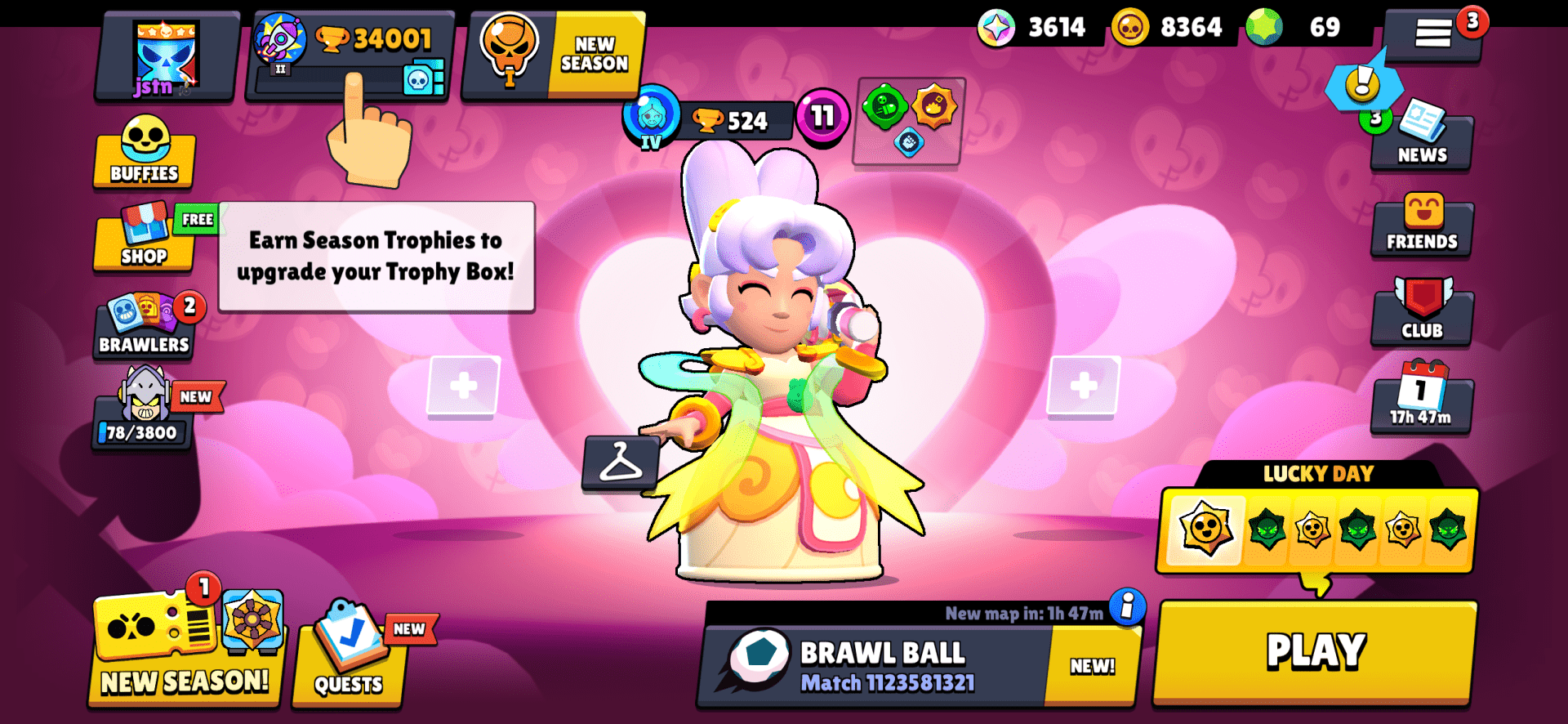Open the daily calendar reward
The width and height of the screenshot is (1568, 724).
click(1421, 400)
